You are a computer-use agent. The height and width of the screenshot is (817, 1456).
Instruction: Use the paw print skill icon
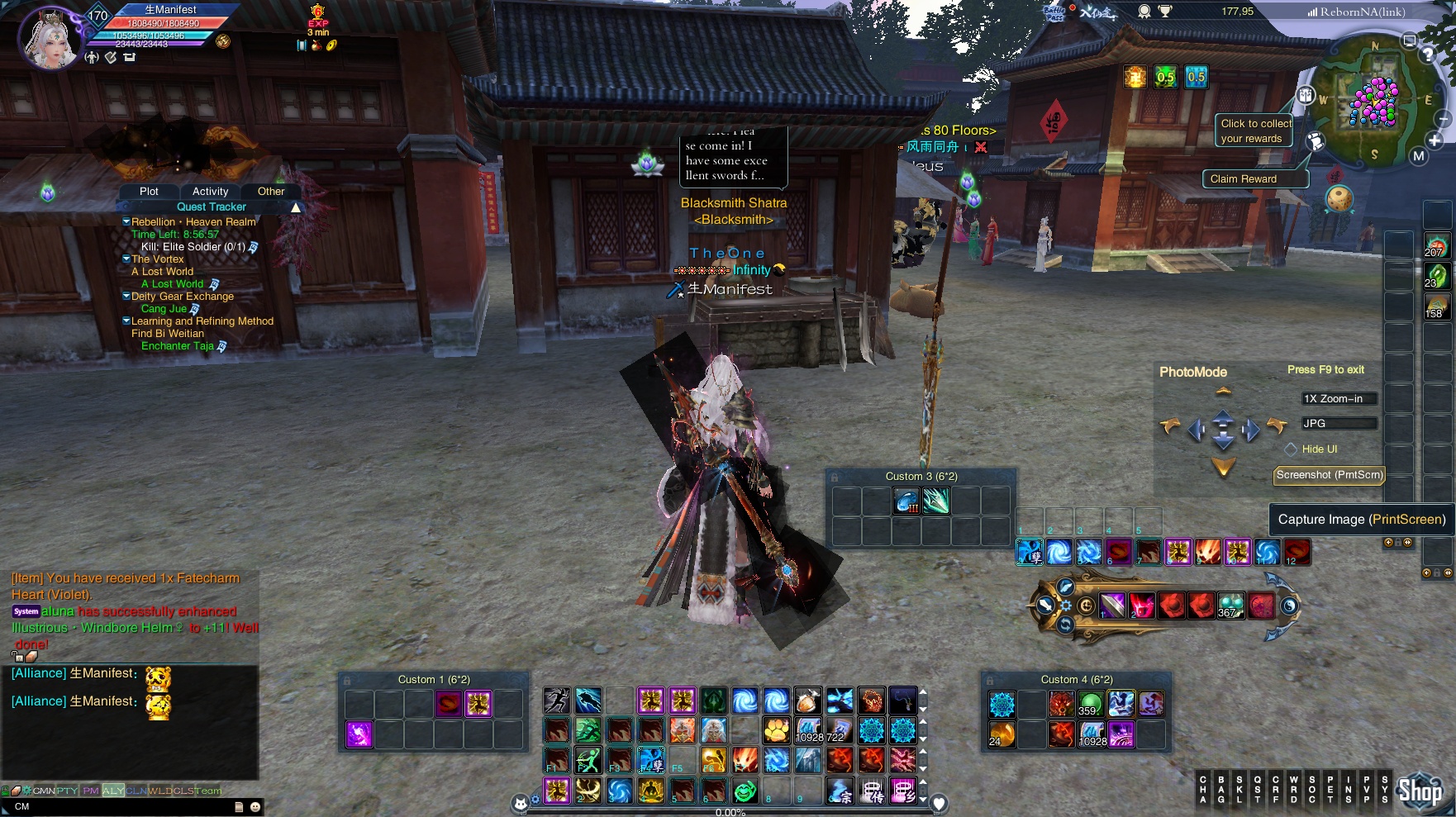[x=776, y=730]
